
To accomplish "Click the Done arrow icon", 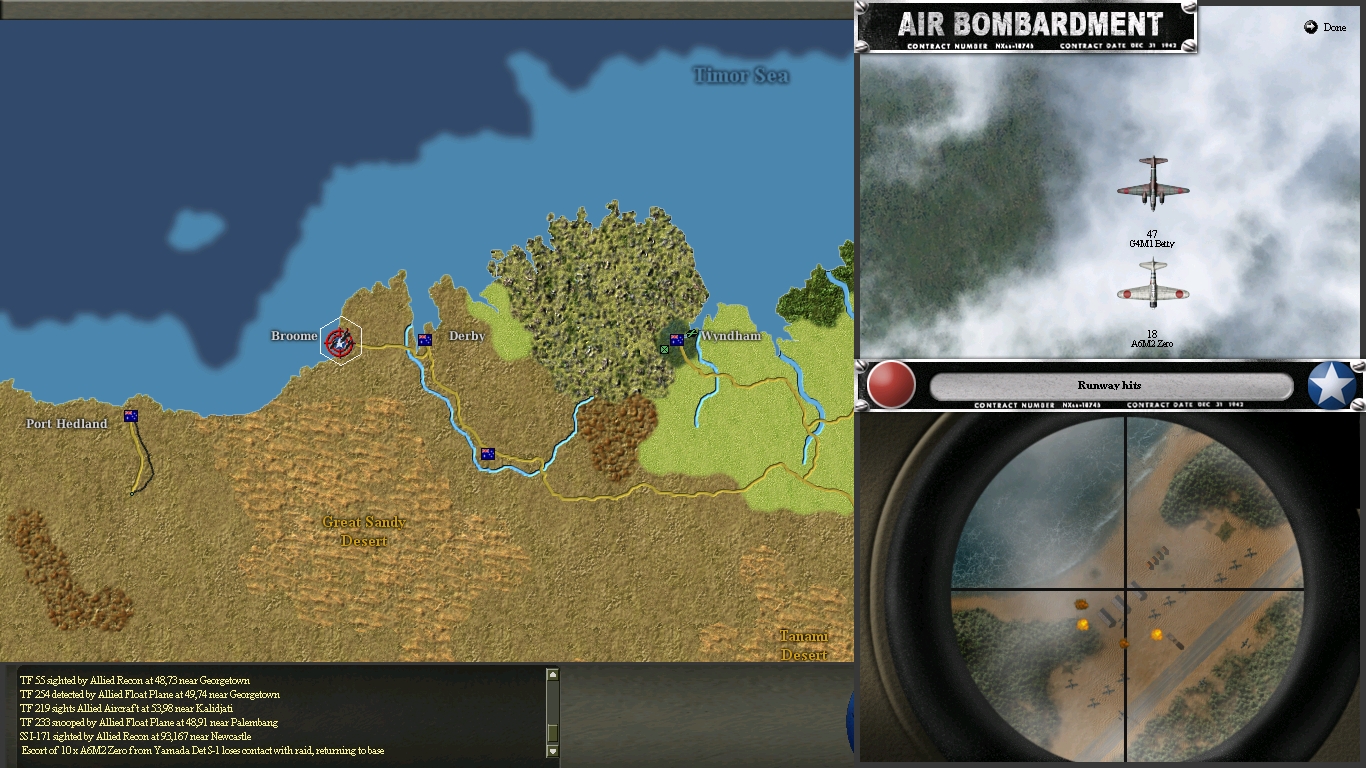I will click(1310, 28).
